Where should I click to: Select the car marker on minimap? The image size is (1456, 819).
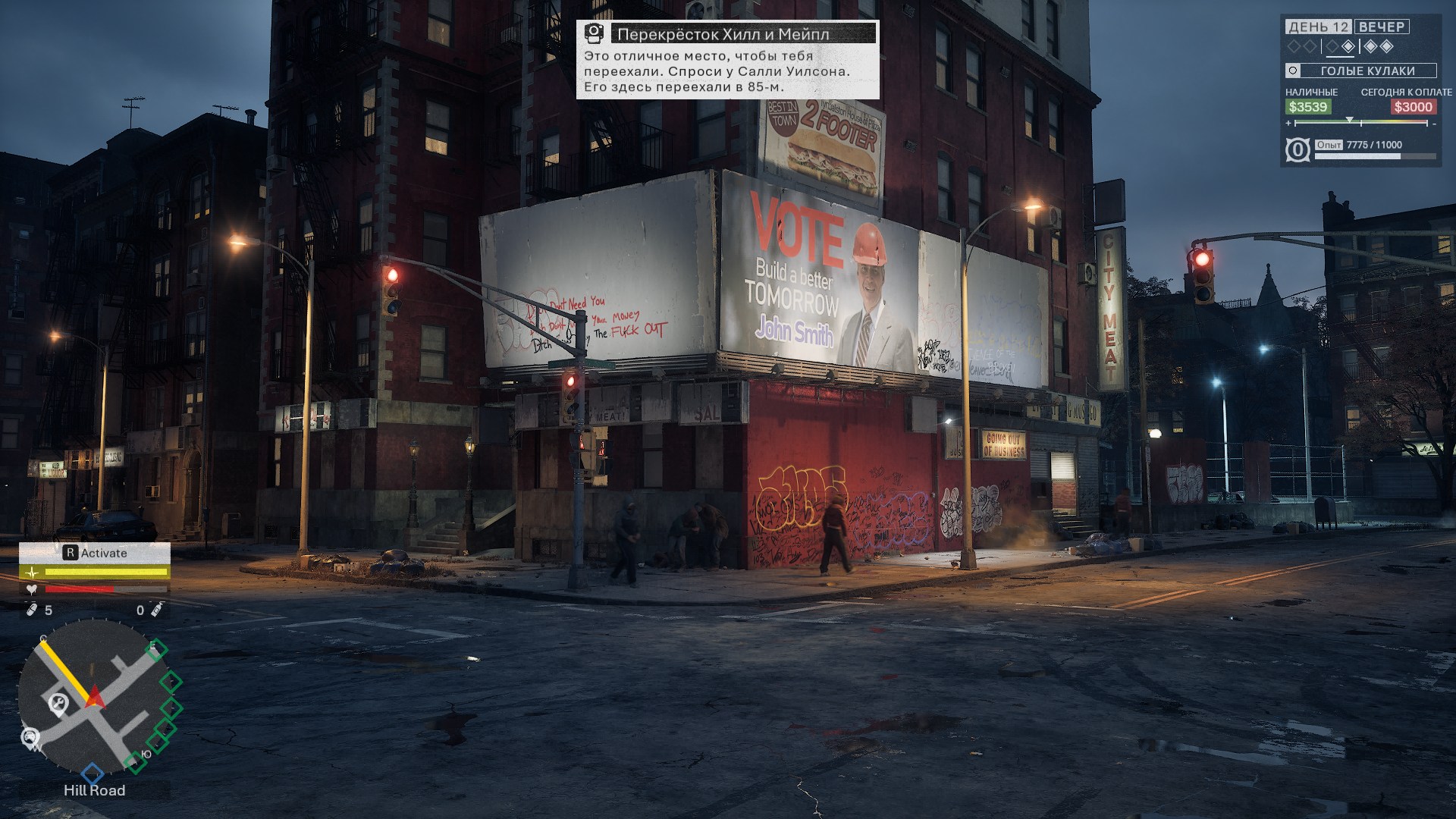click(x=30, y=738)
